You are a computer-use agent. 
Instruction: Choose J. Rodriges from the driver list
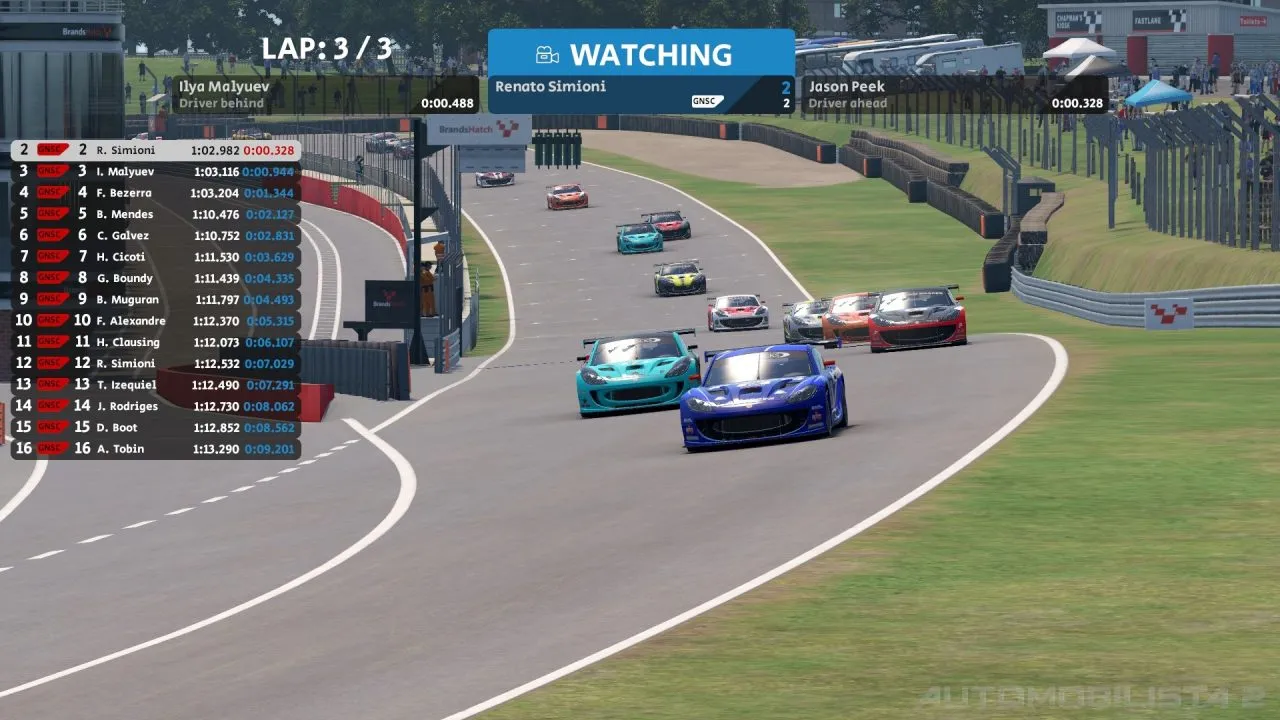point(155,406)
